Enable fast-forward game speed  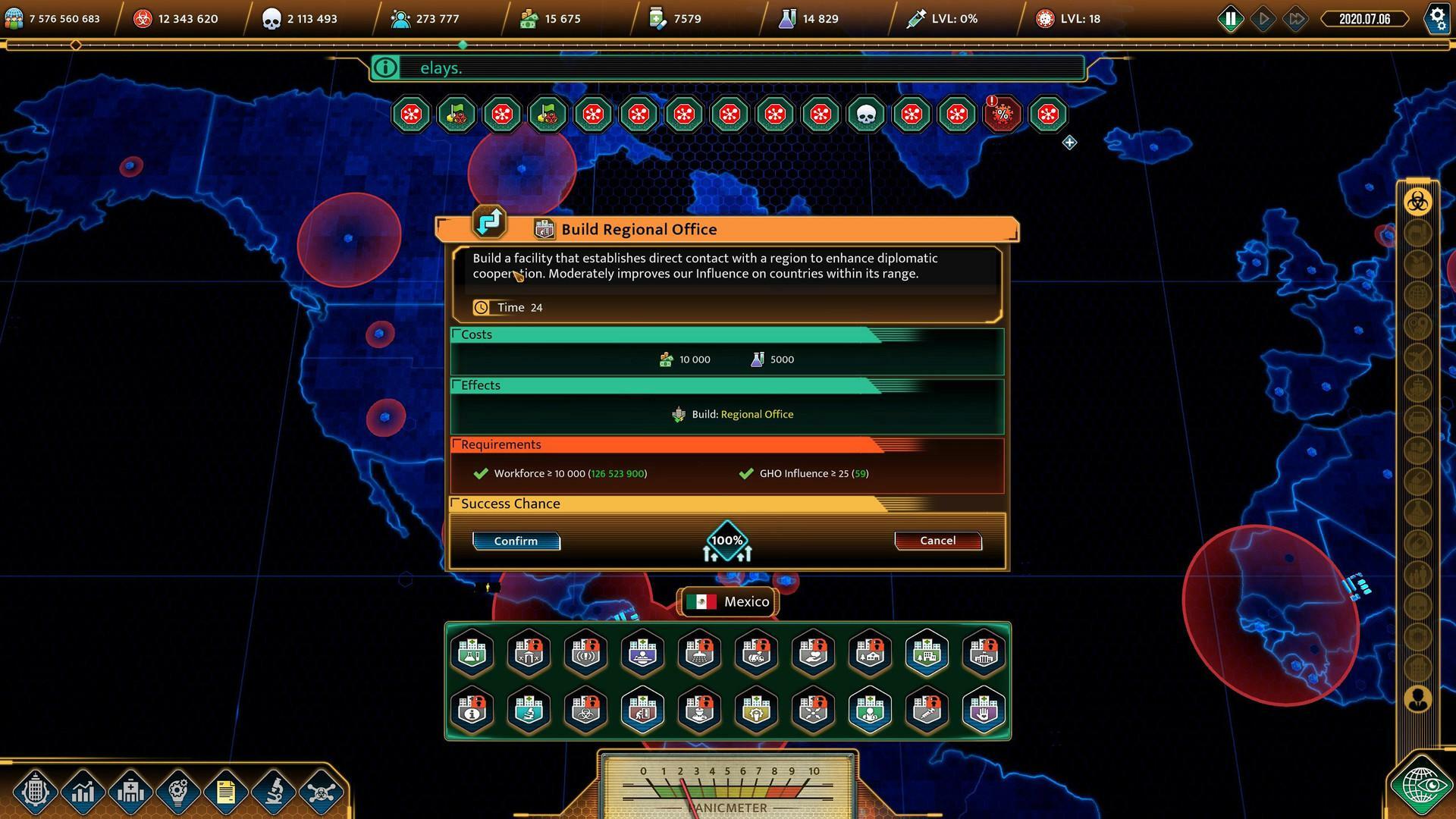[x=1295, y=18]
